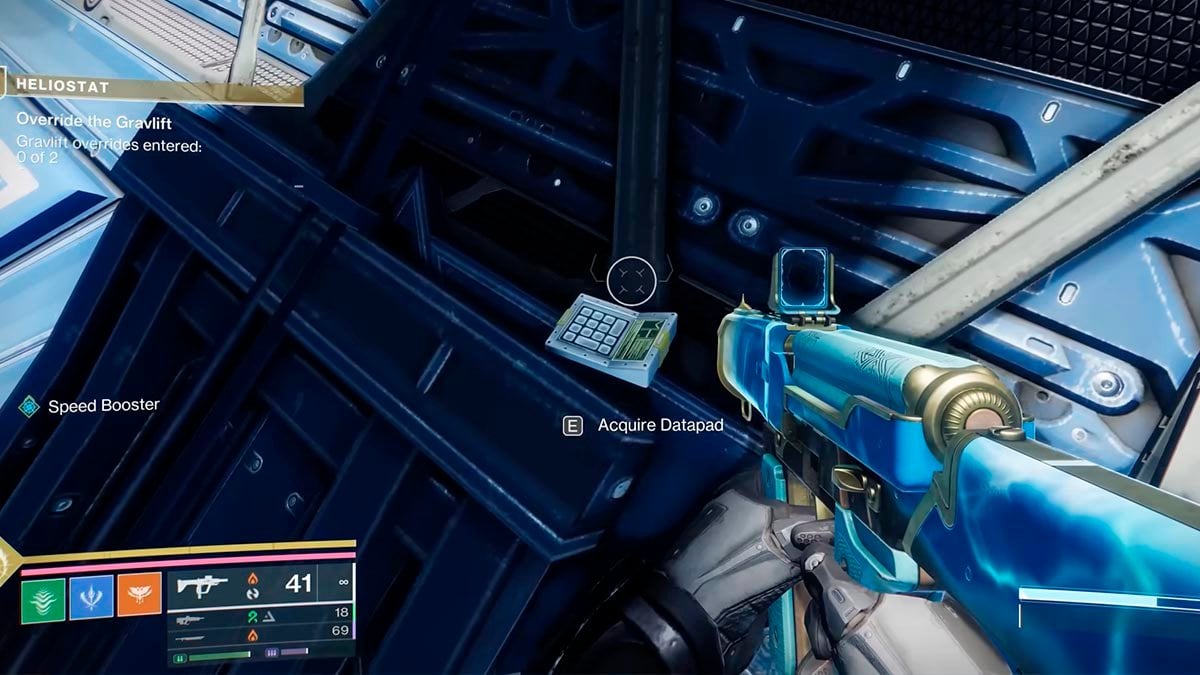Image resolution: width=1200 pixels, height=675 pixels.
Task: Use the orange class ability icon
Action: [139, 597]
